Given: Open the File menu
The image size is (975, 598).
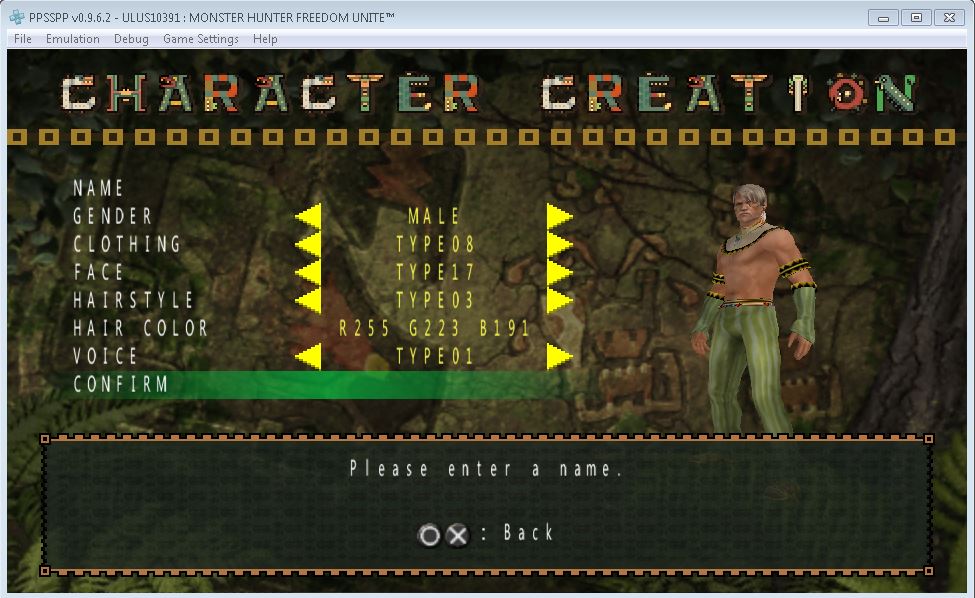Looking at the screenshot, I should tap(23, 39).
